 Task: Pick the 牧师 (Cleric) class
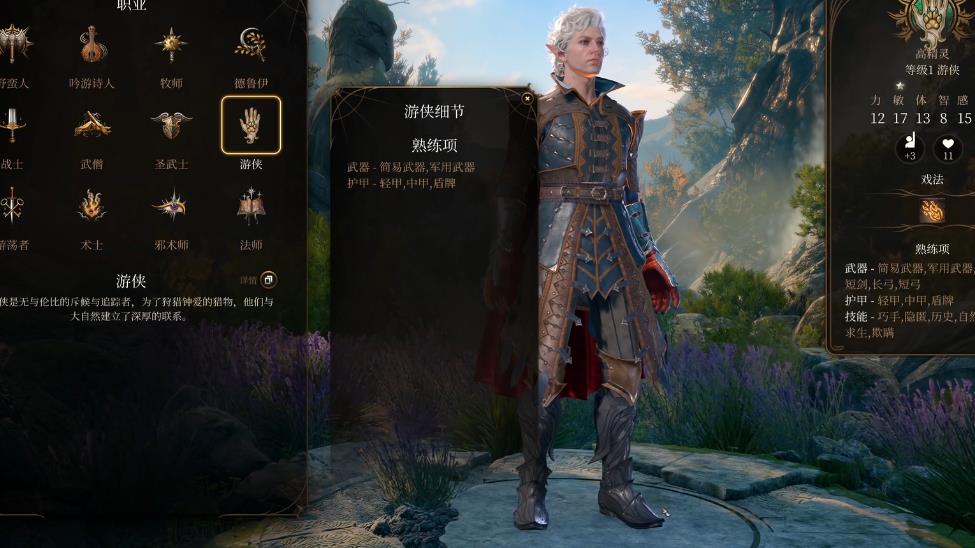click(x=171, y=45)
